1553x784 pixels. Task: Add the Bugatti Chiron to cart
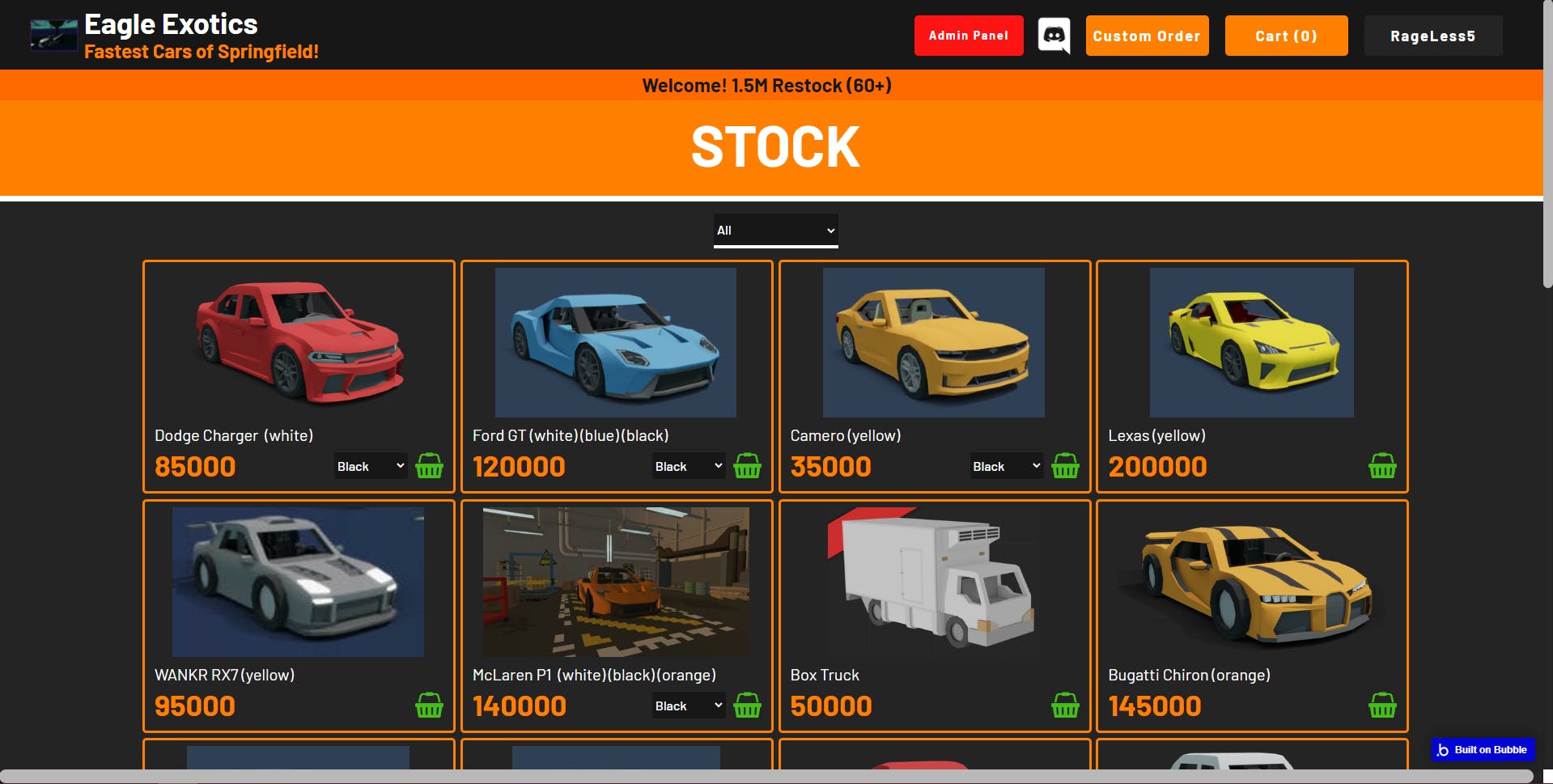(1382, 706)
